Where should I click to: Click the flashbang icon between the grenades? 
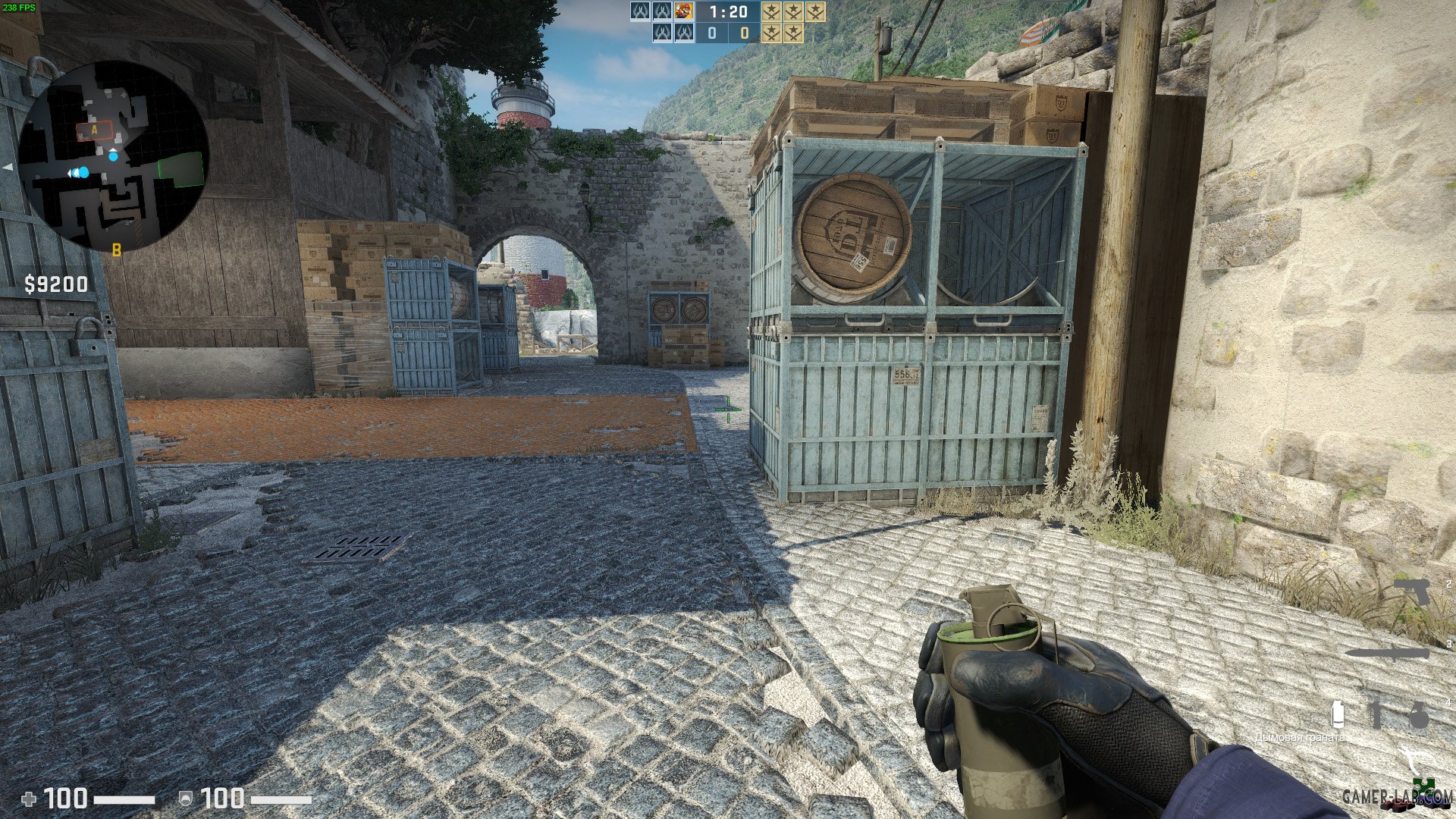[1376, 715]
